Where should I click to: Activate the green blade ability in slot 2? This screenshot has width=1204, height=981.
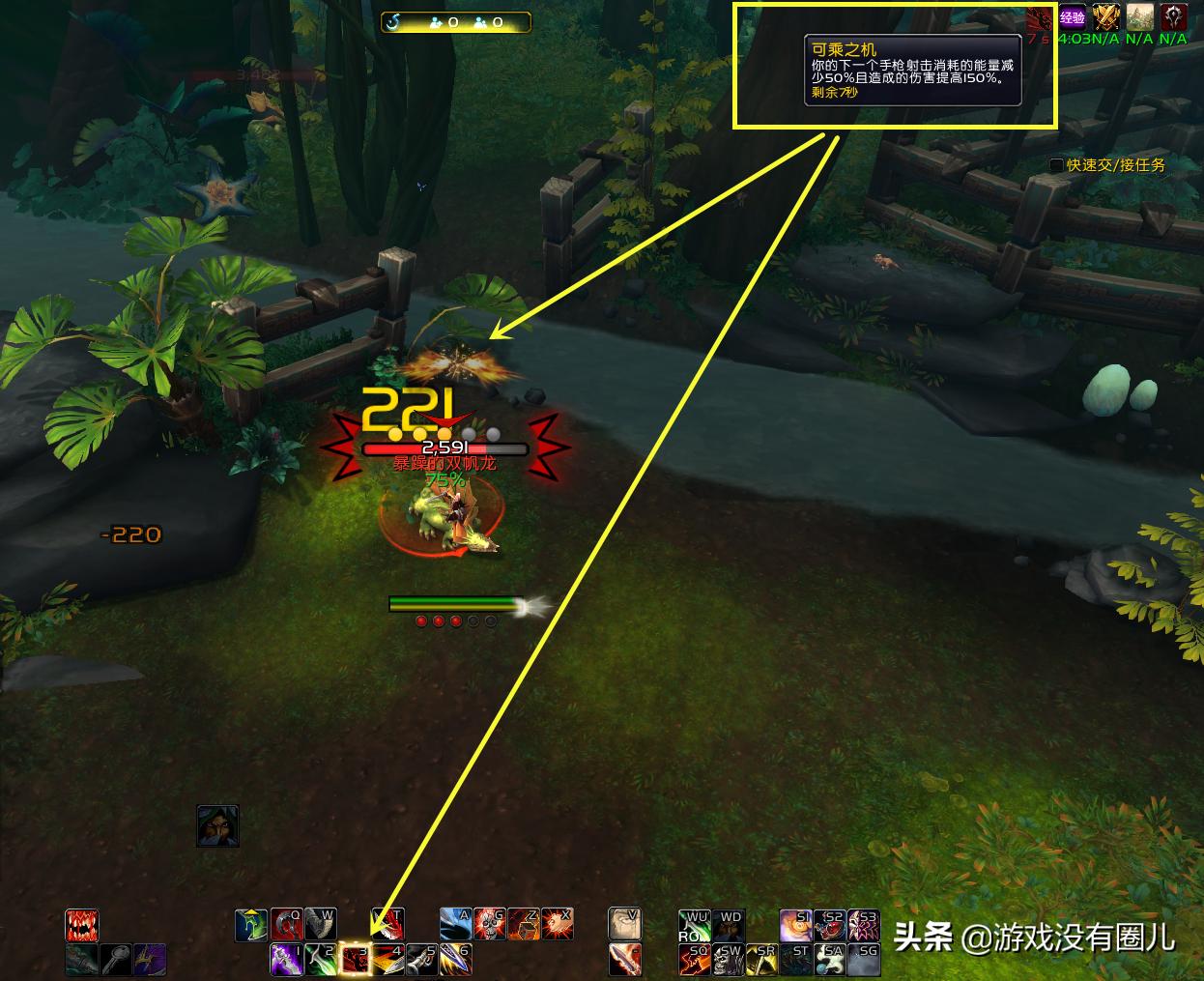pyautogui.click(x=322, y=959)
